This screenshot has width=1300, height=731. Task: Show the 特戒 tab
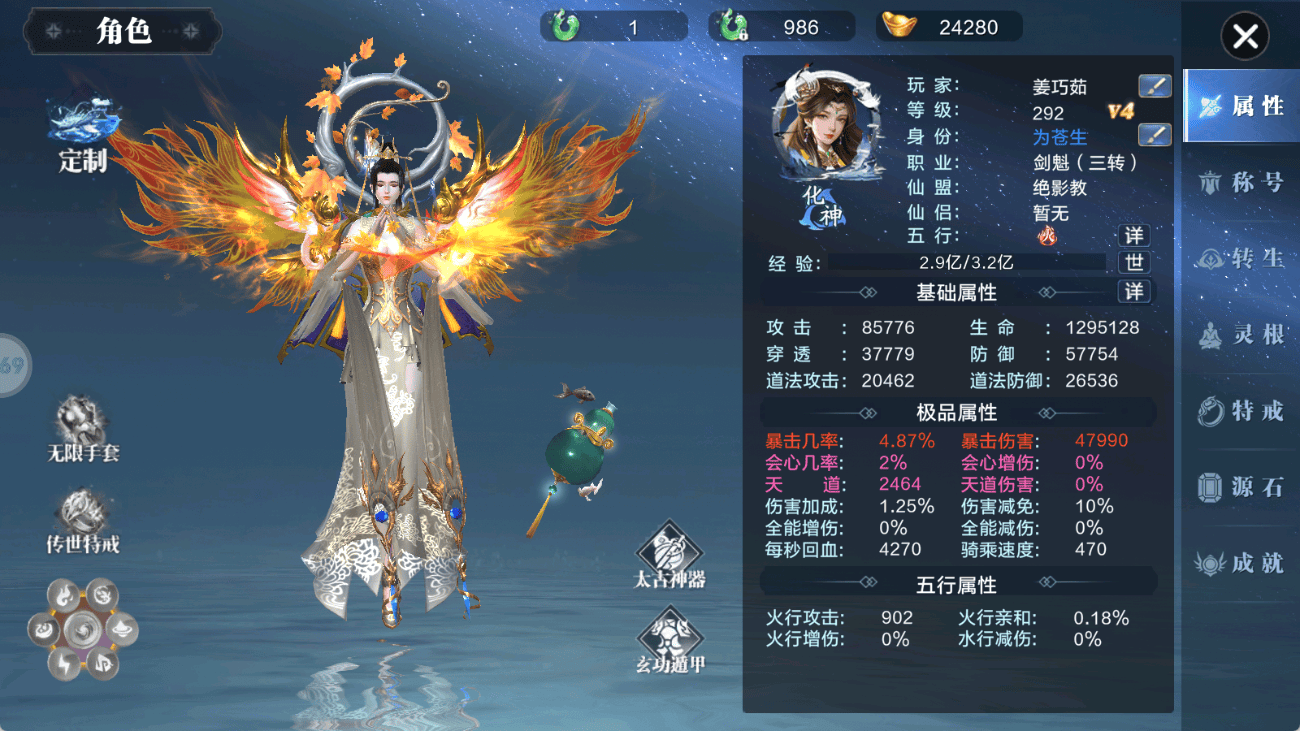coord(1240,410)
